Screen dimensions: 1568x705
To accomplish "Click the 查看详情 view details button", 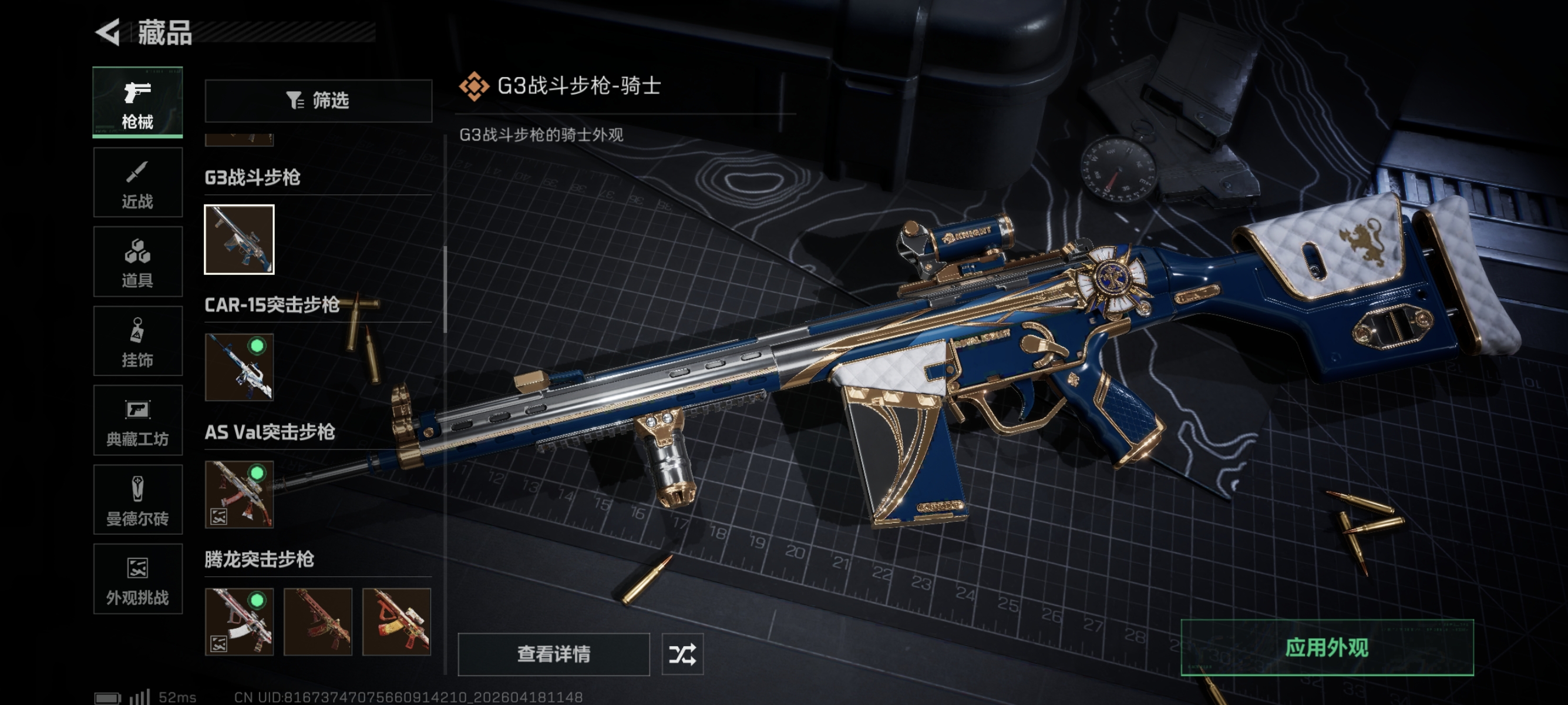I will pos(553,654).
